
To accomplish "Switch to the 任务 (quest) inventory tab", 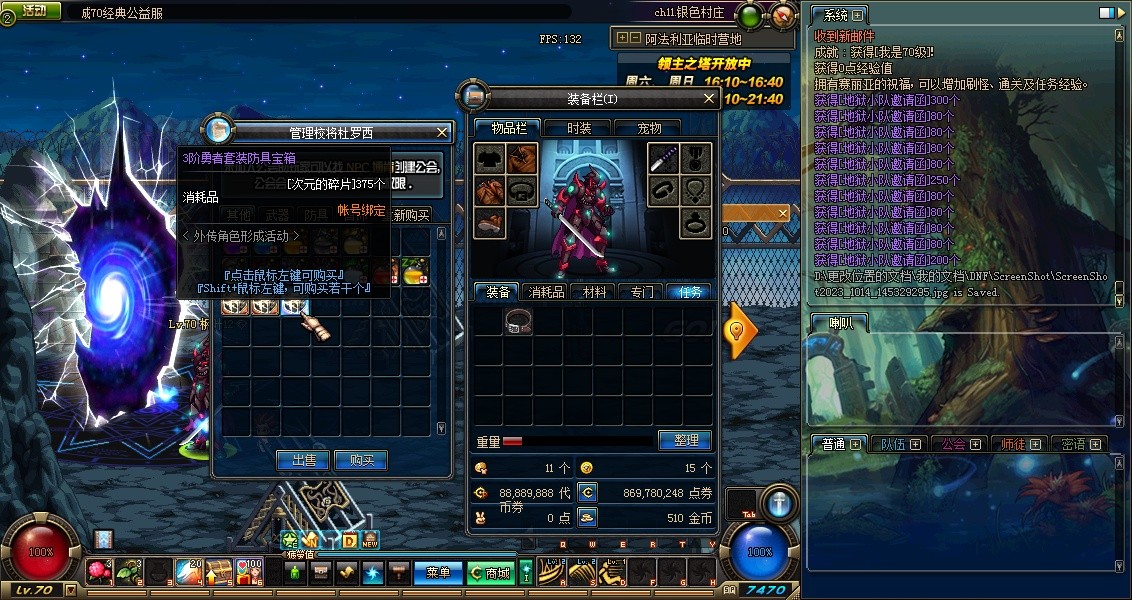I will click(x=690, y=292).
